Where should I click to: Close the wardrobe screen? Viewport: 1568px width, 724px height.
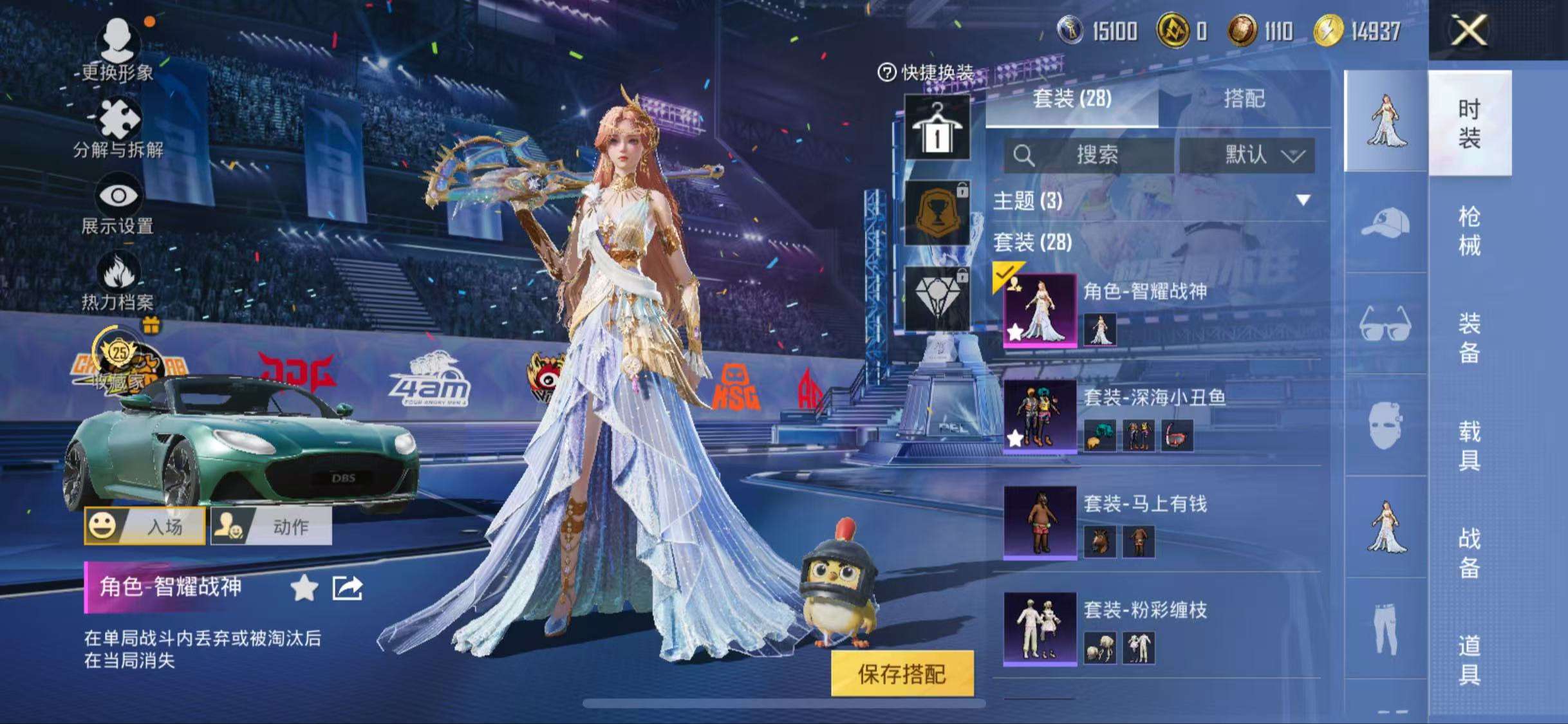[1468, 30]
